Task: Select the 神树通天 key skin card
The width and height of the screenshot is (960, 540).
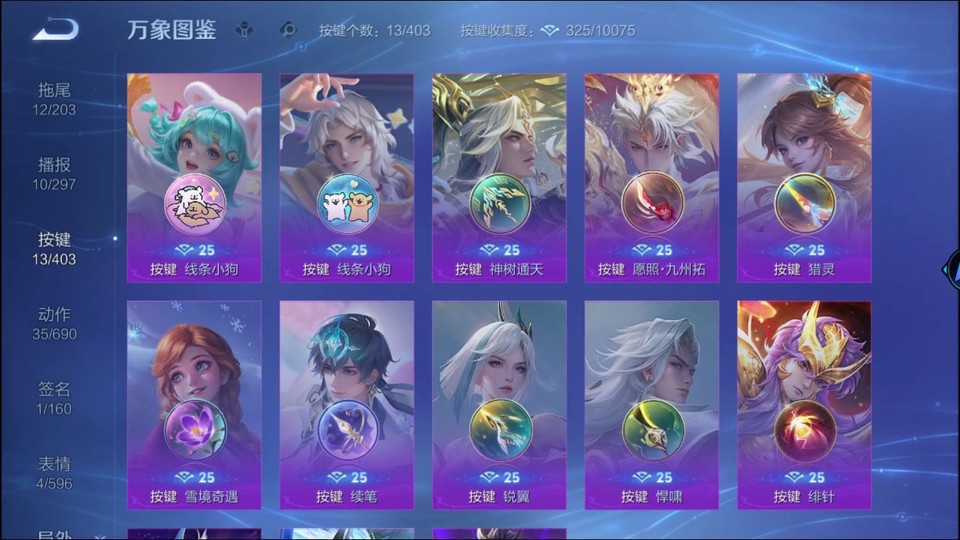Action: pyautogui.click(x=499, y=178)
